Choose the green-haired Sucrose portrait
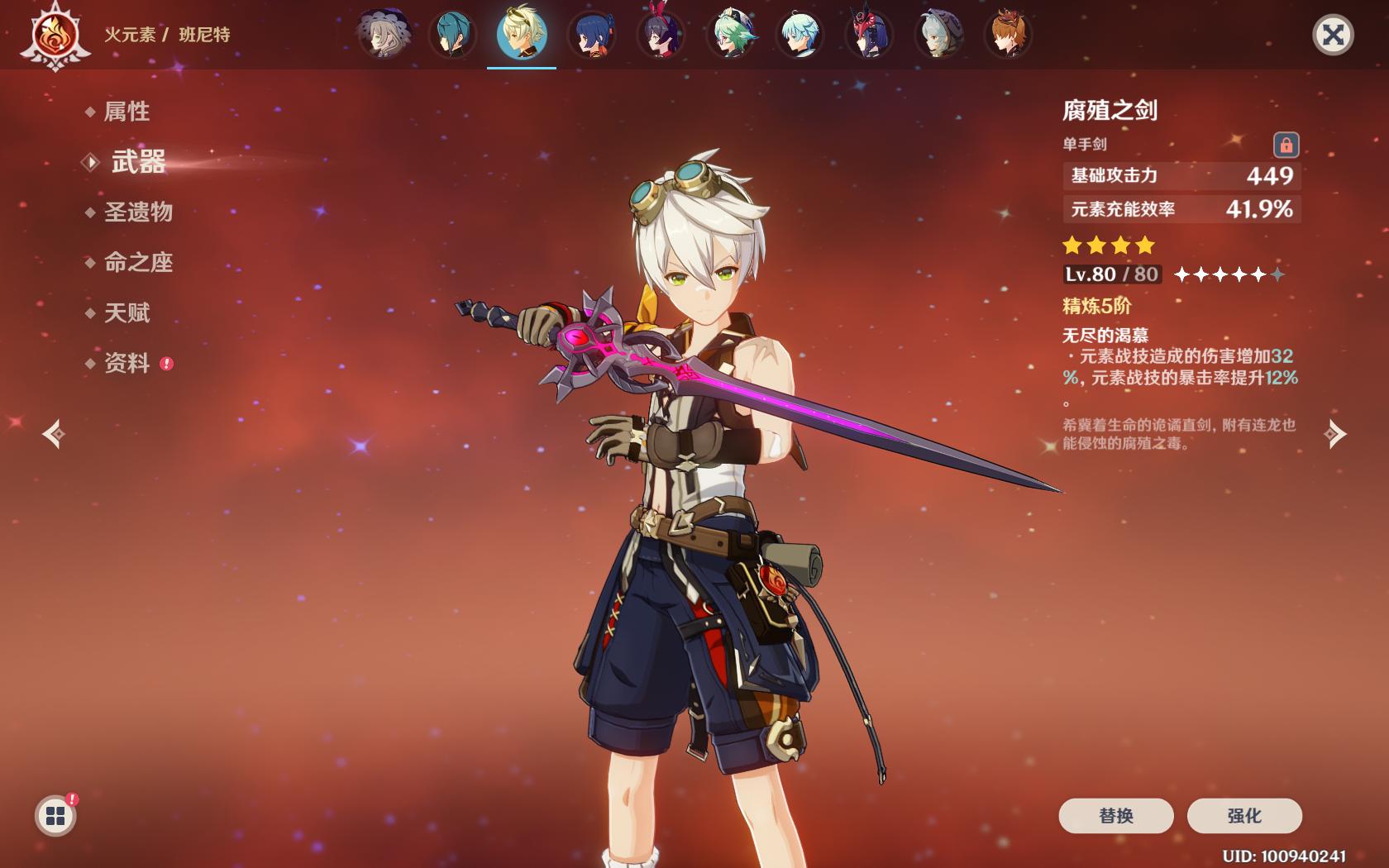Viewport: 1389px width, 868px height. [x=731, y=35]
